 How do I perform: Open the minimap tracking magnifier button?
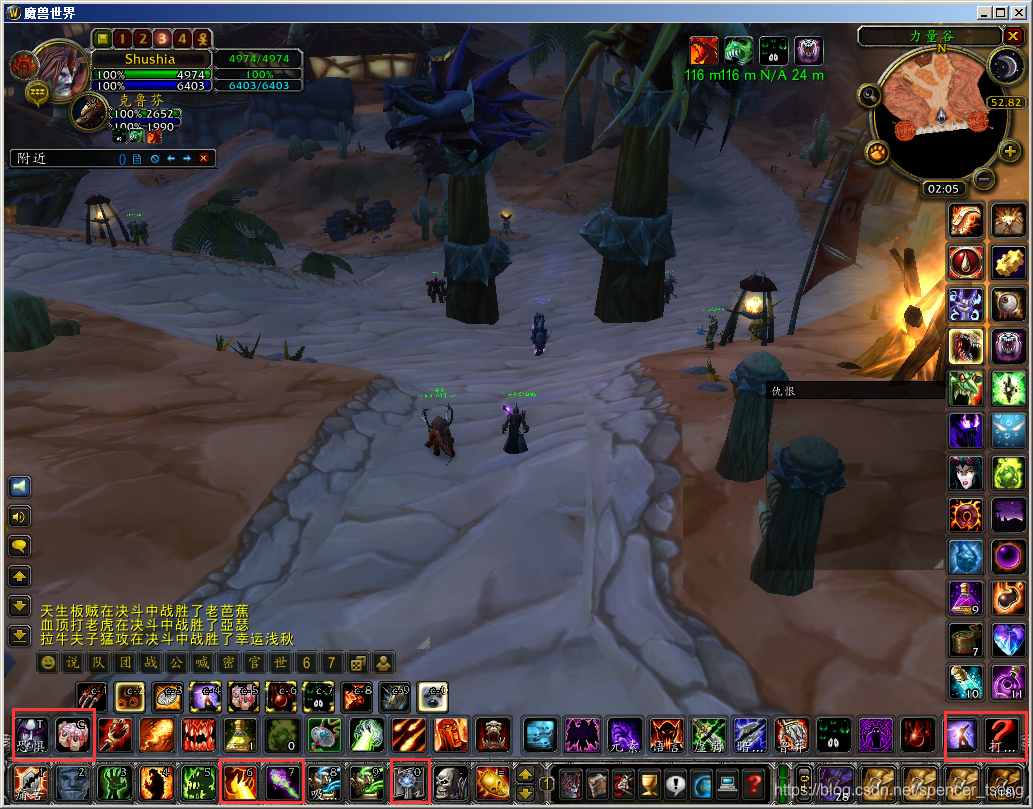coord(868,96)
